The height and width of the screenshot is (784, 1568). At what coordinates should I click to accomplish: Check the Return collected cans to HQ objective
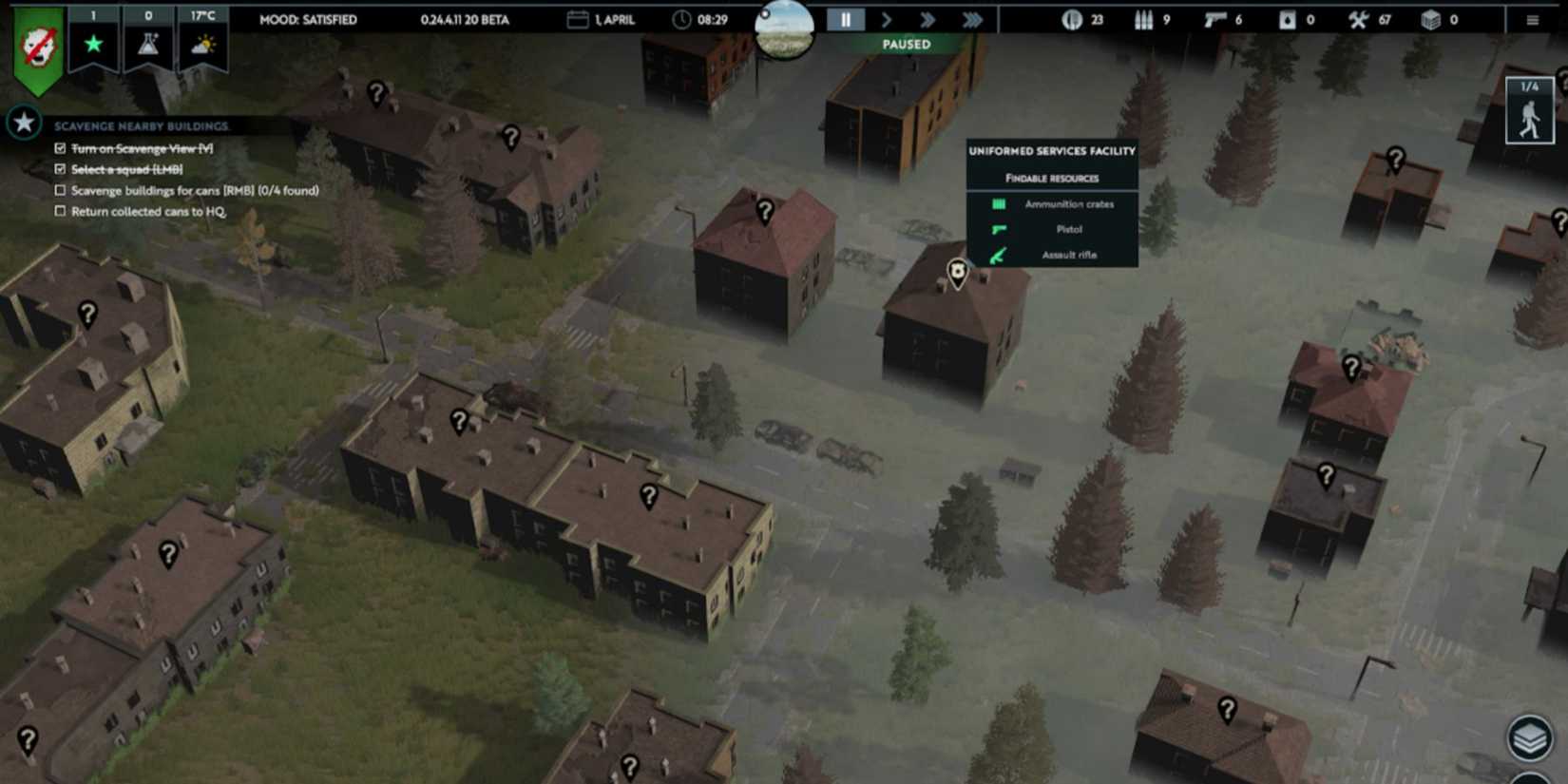click(x=59, y=211)
